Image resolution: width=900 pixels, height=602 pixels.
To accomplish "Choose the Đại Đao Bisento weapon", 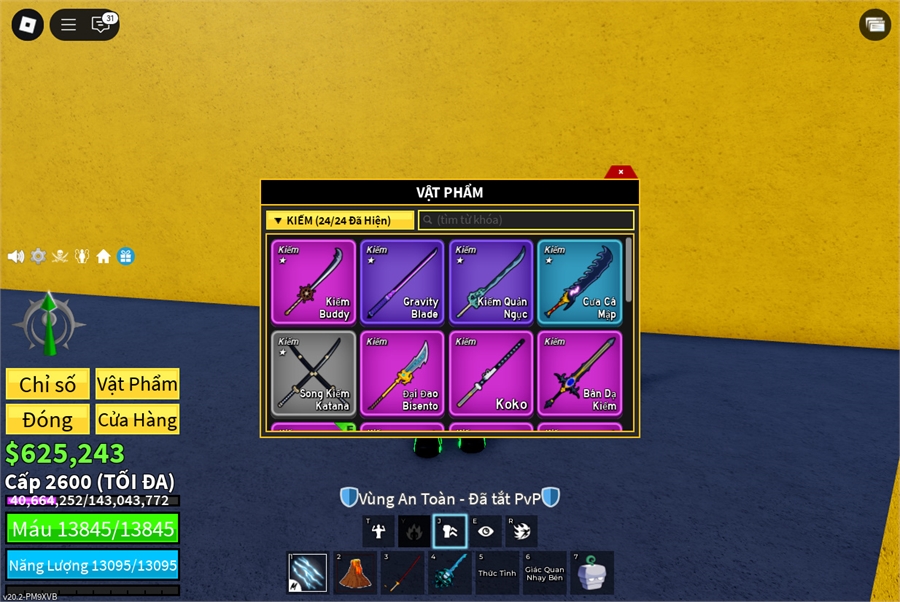I will [402, 373].
